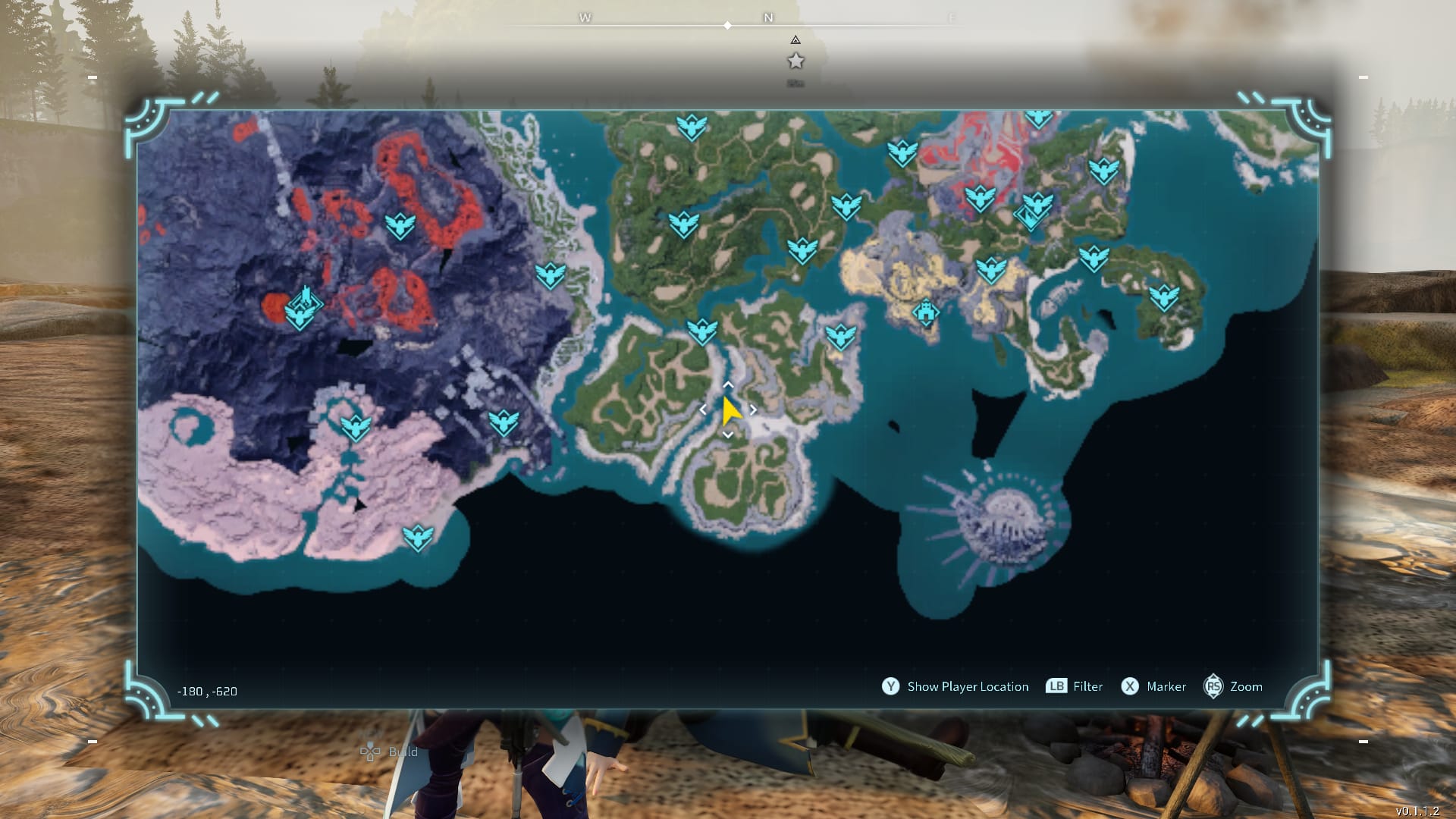Click the diamond position marker on the compass bar
This screenshot has width=1456, height=819.
click(727, 25)
